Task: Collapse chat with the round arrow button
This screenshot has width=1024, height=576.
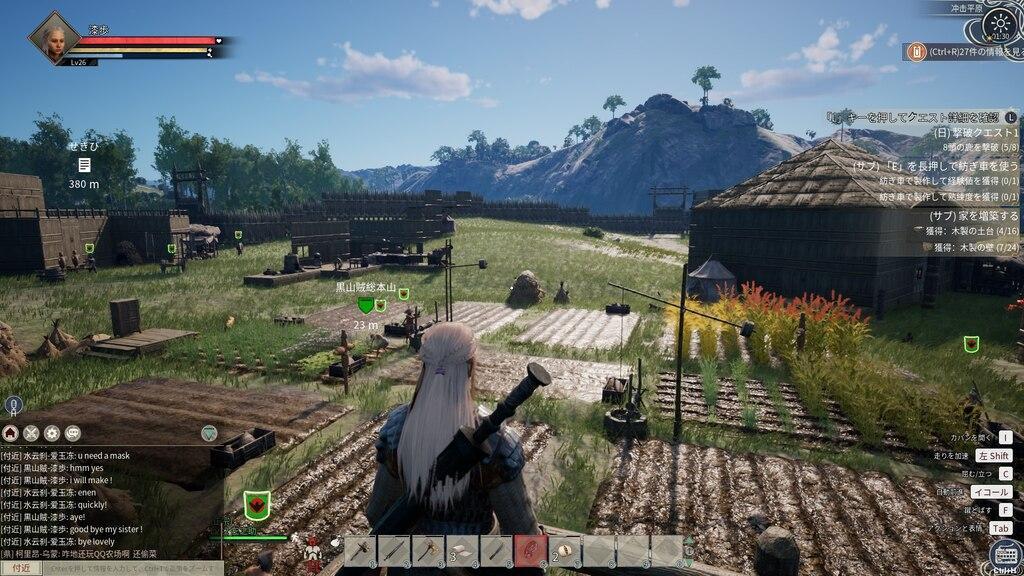Action: pyautogui.click(x=209, y=433)
